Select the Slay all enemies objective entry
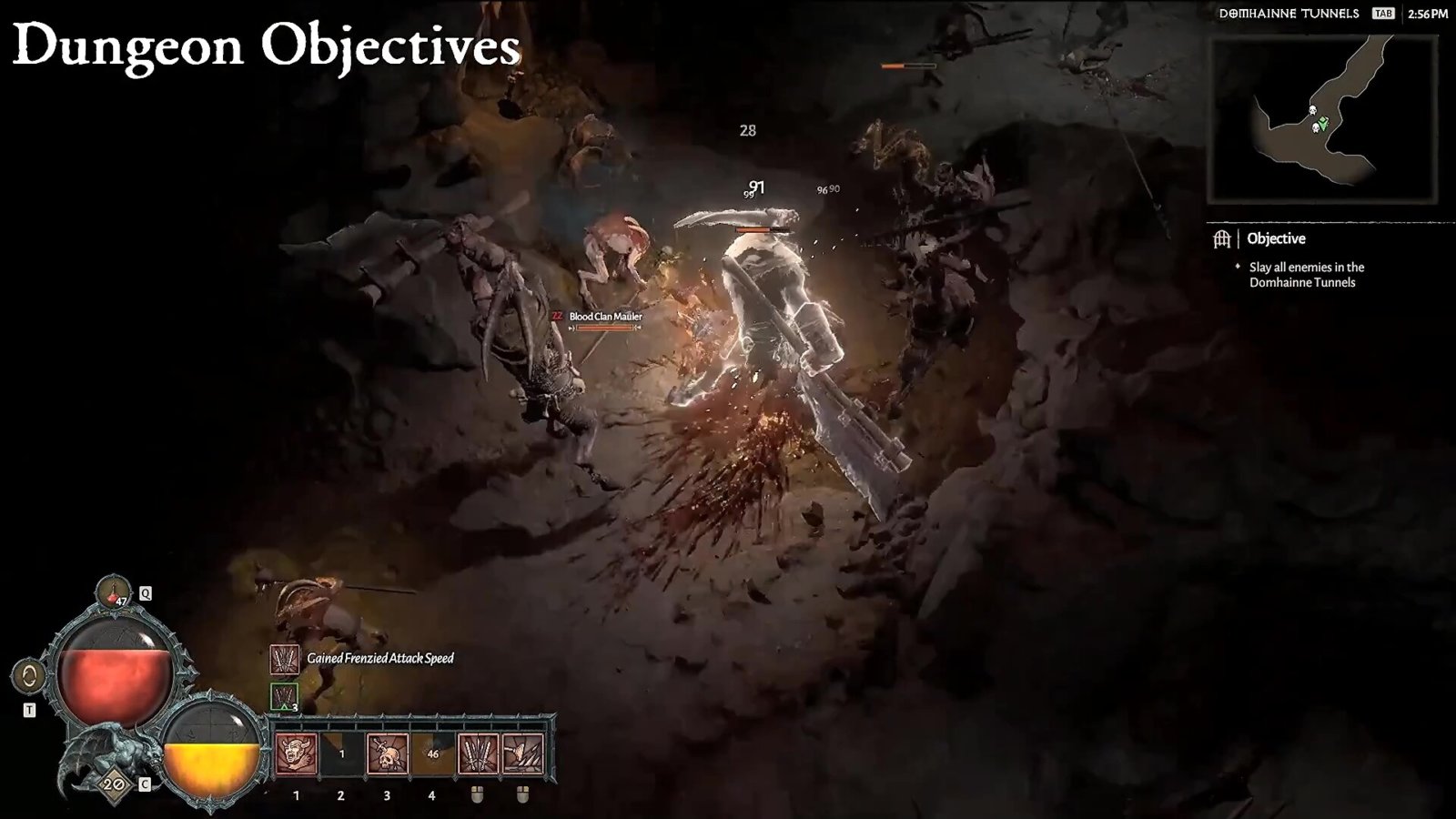This screenshot has width=1456, height=819. 1306,275
